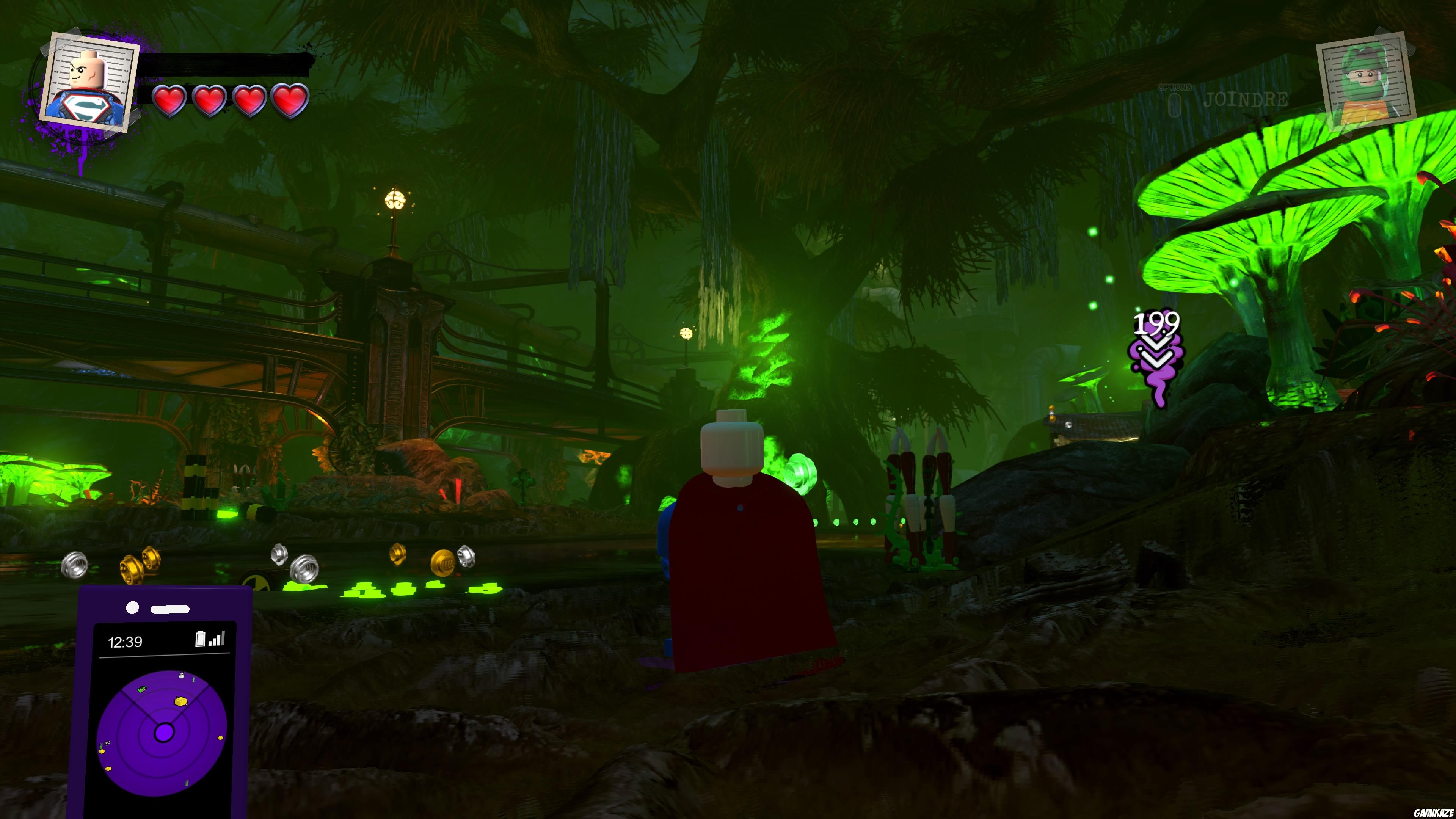The image size is (1456, 819).
Task: Open the phone radar center dot
Action: (x=165, y=732)
